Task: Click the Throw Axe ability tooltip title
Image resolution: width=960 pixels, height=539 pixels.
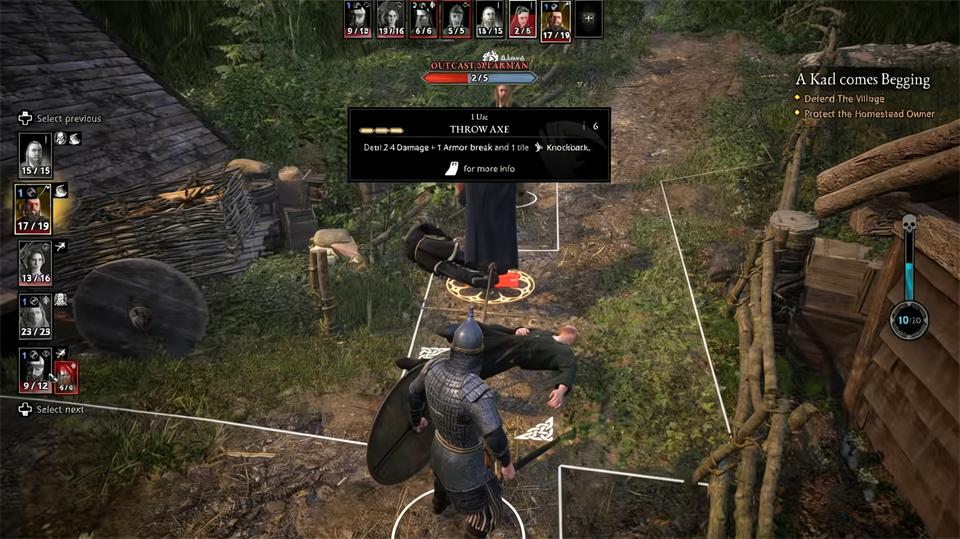Action: click(x=478, y=129)
